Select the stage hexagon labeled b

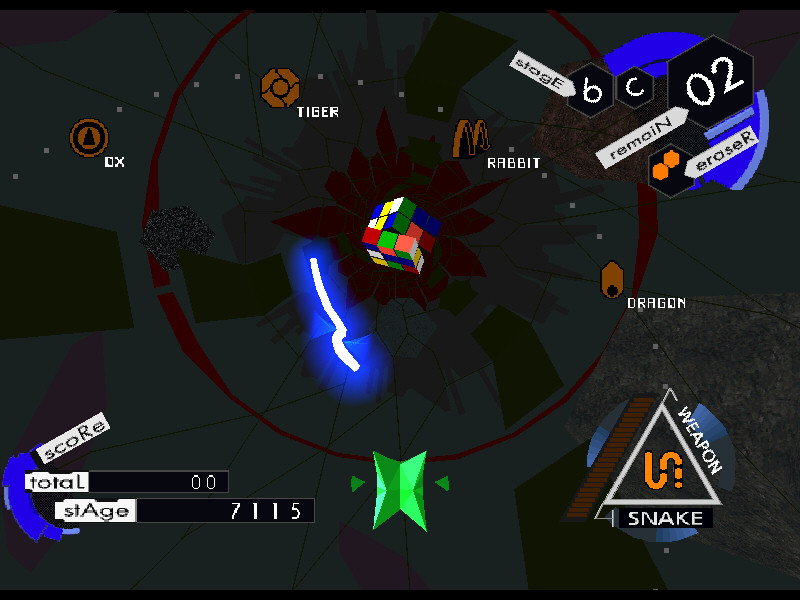[x=593, y=91]
